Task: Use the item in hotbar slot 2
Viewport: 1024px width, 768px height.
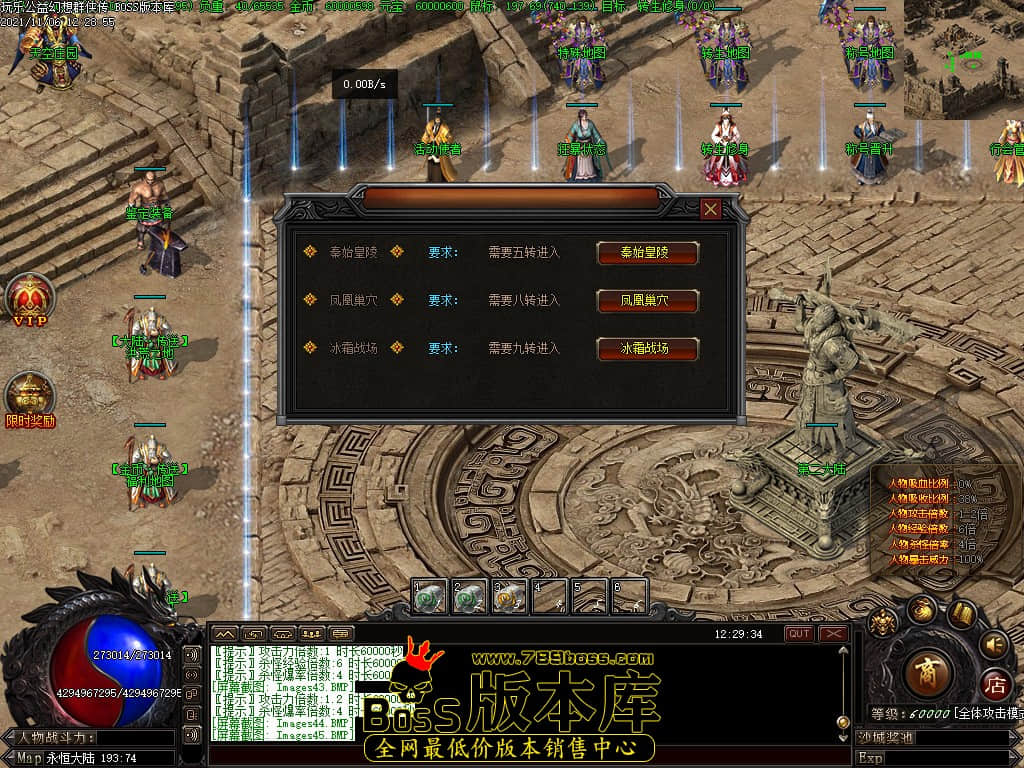Action: click(470, 597)
